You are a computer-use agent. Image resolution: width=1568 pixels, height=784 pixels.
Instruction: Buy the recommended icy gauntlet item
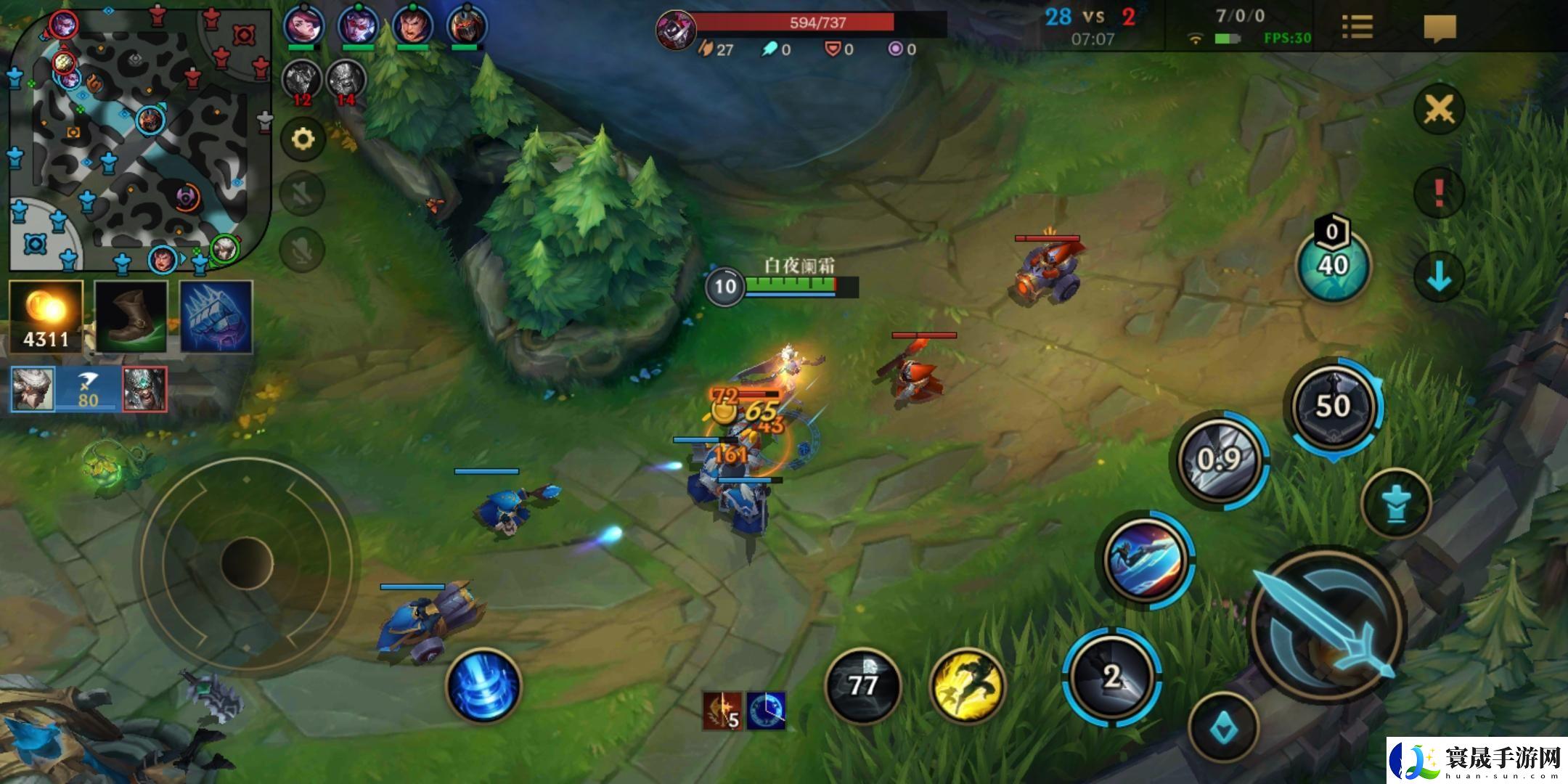click(x=216, y=317)
